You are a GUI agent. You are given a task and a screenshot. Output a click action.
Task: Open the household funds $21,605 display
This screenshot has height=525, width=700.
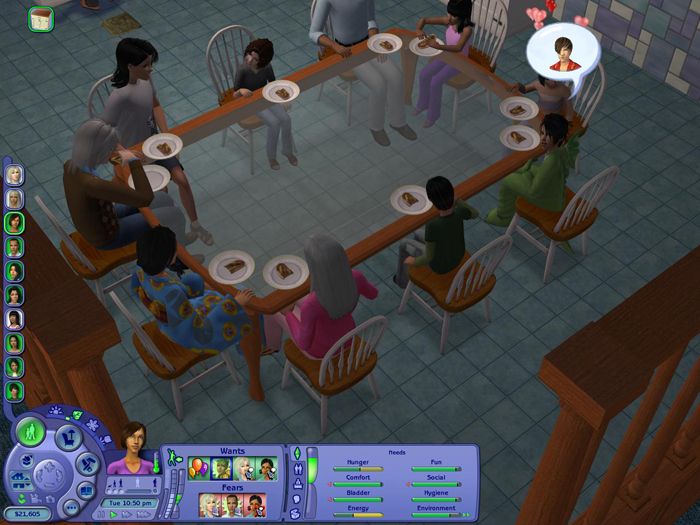pyautogui.click(x=27, y=512)
